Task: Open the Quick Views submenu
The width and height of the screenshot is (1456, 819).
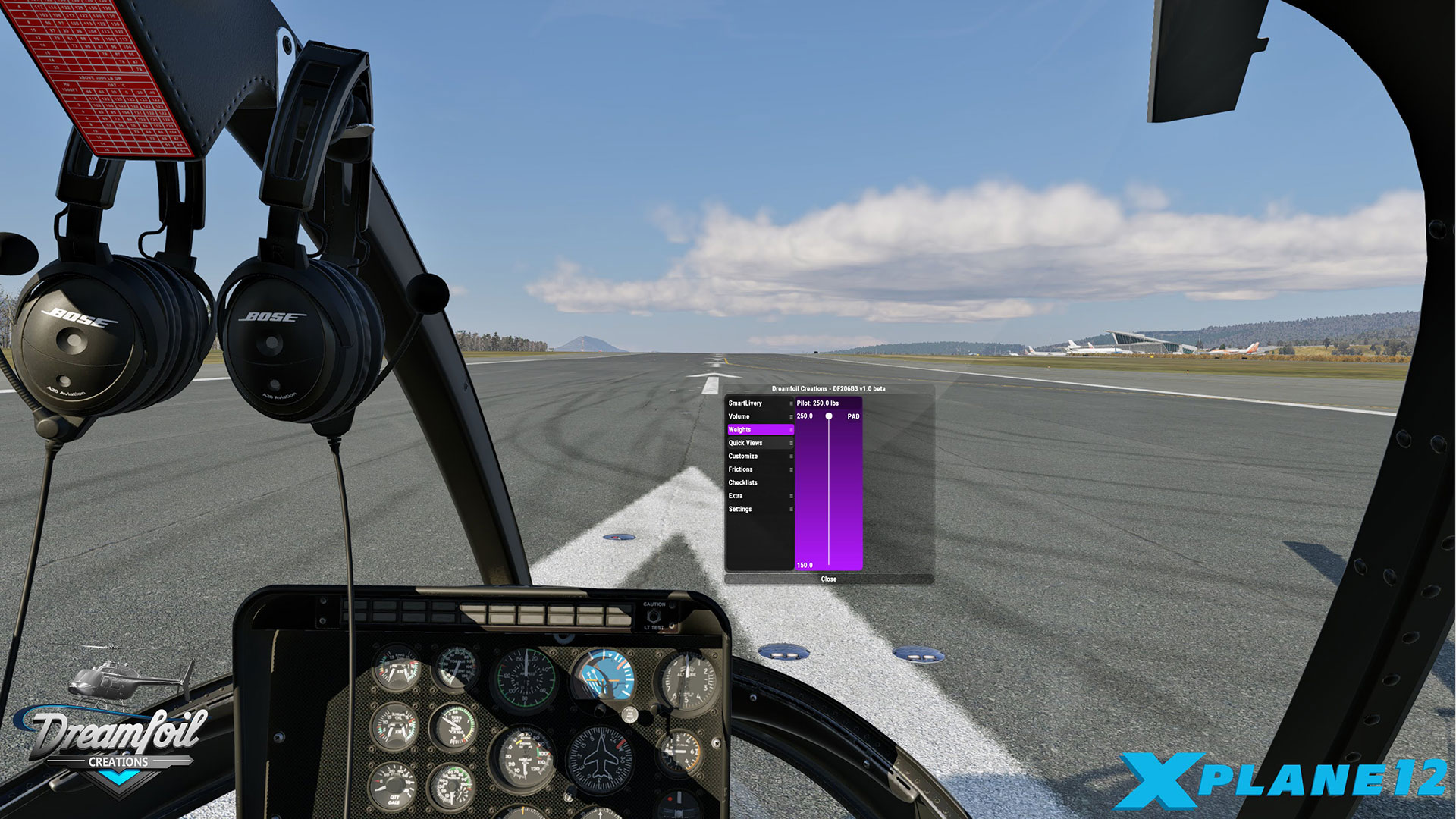Action: pyautogui.click(x=759, y=443)
